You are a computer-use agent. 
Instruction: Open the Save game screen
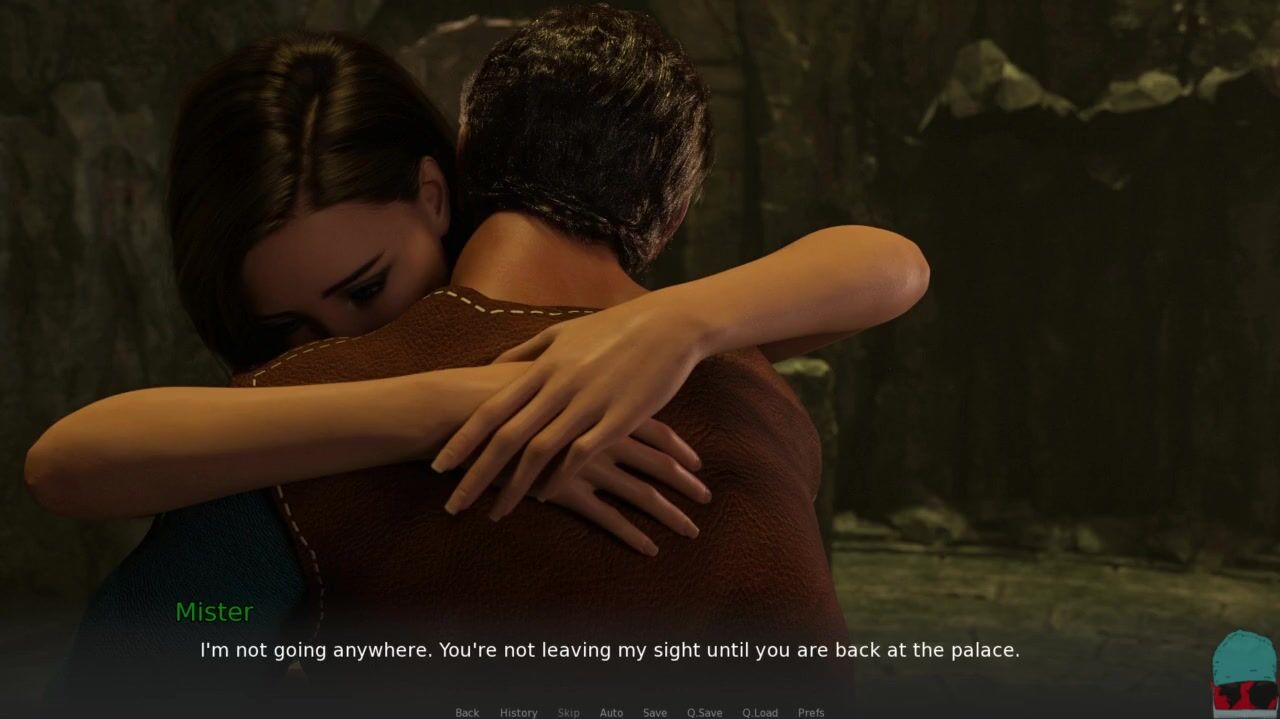[655, 712]
